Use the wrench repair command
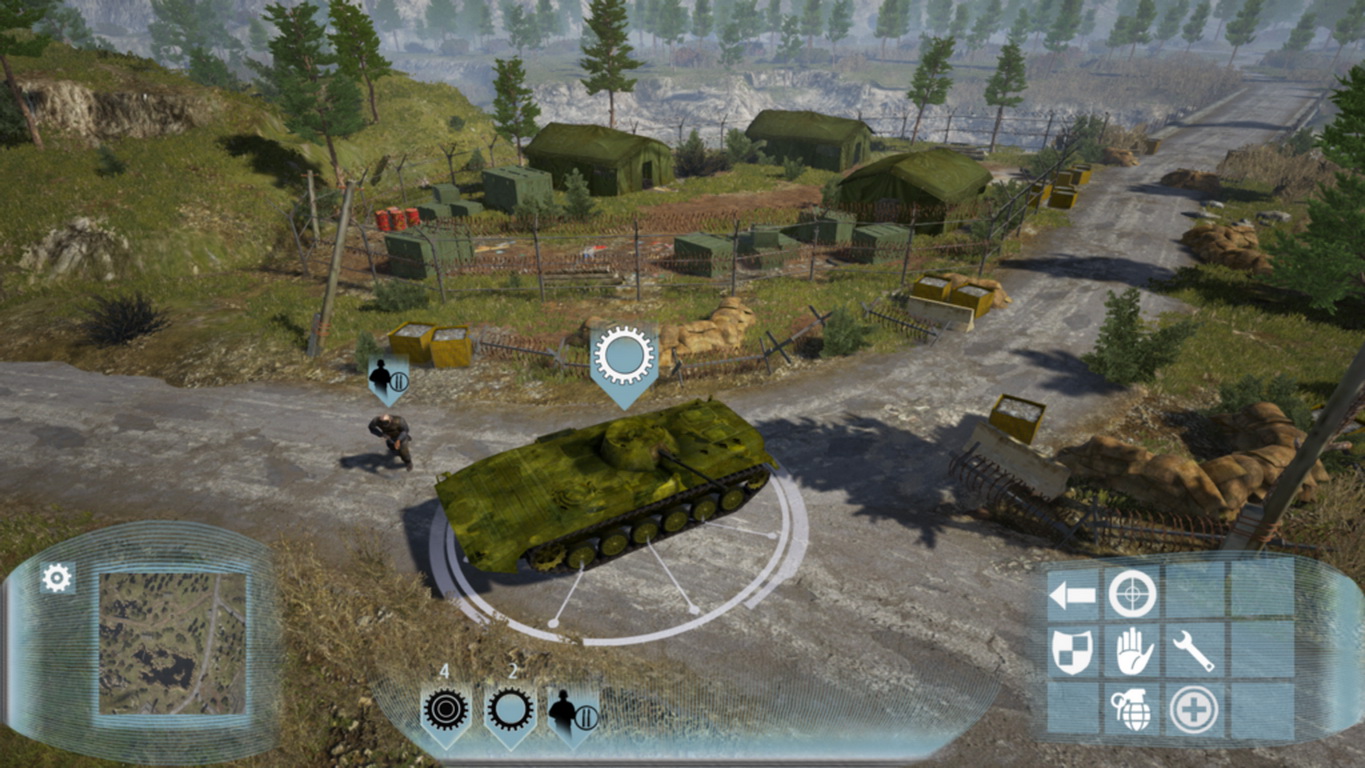The image size is (1365, 768). point(1193,651)
